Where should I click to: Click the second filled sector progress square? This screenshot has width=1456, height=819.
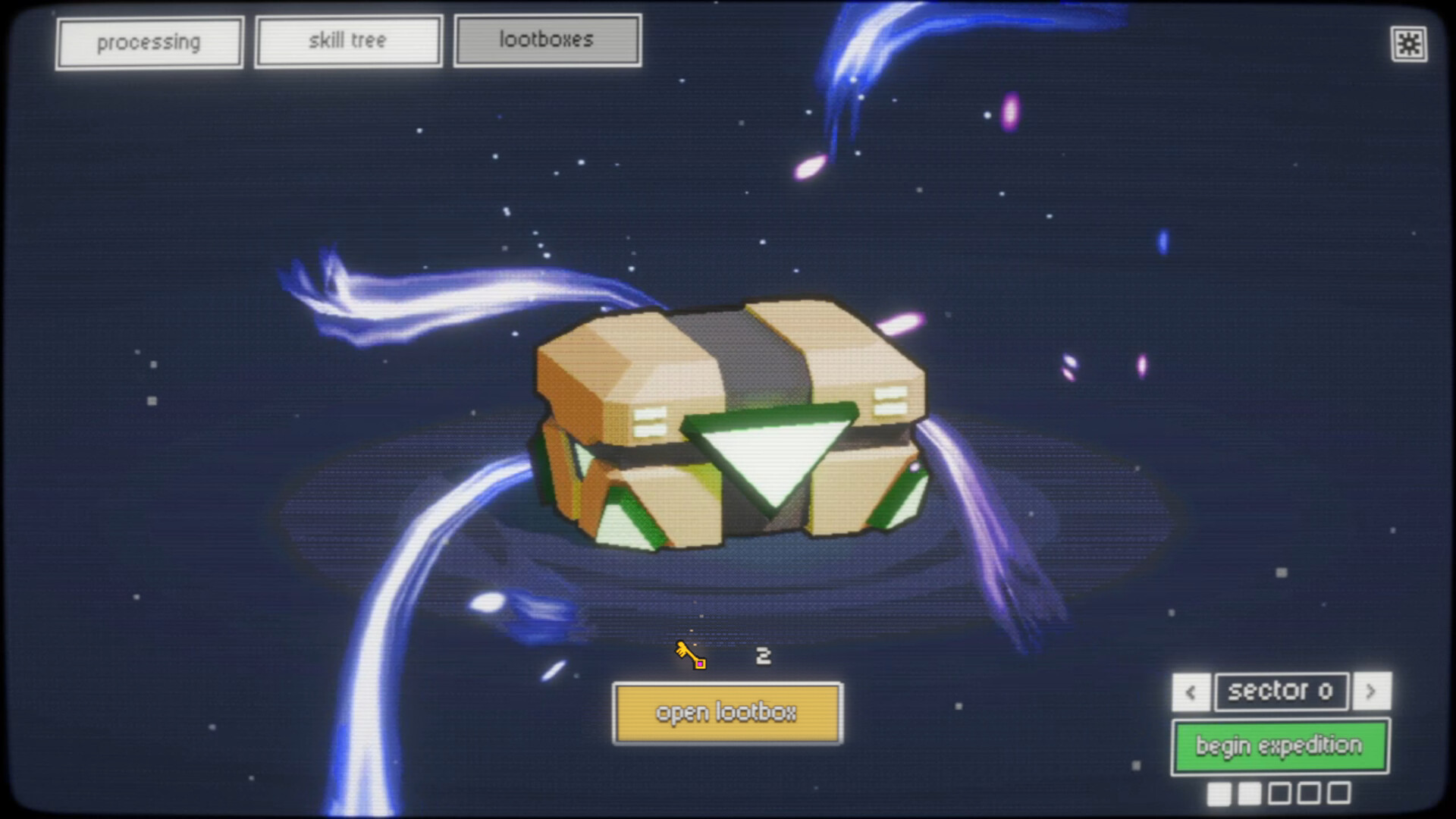1250,794
